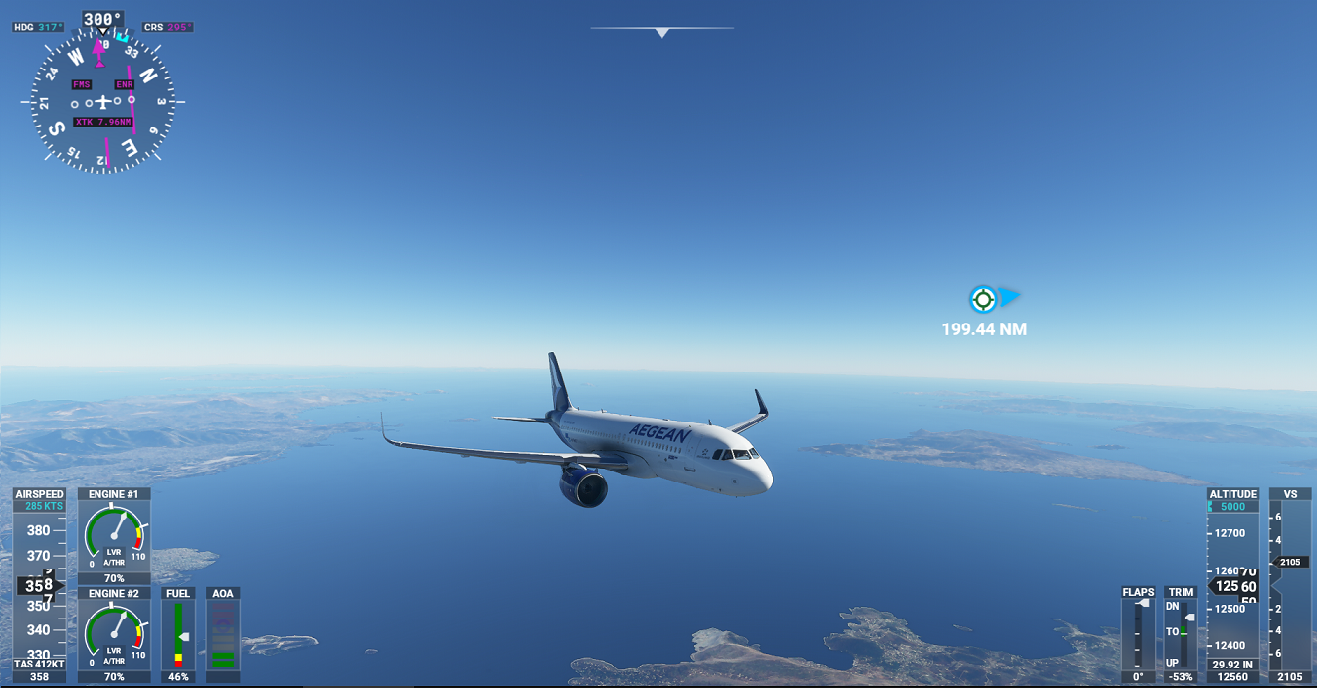This screenshot has height=688, width=1317.
Task: Select the Engine #1 throttle gauge
Action: point(114,536)
